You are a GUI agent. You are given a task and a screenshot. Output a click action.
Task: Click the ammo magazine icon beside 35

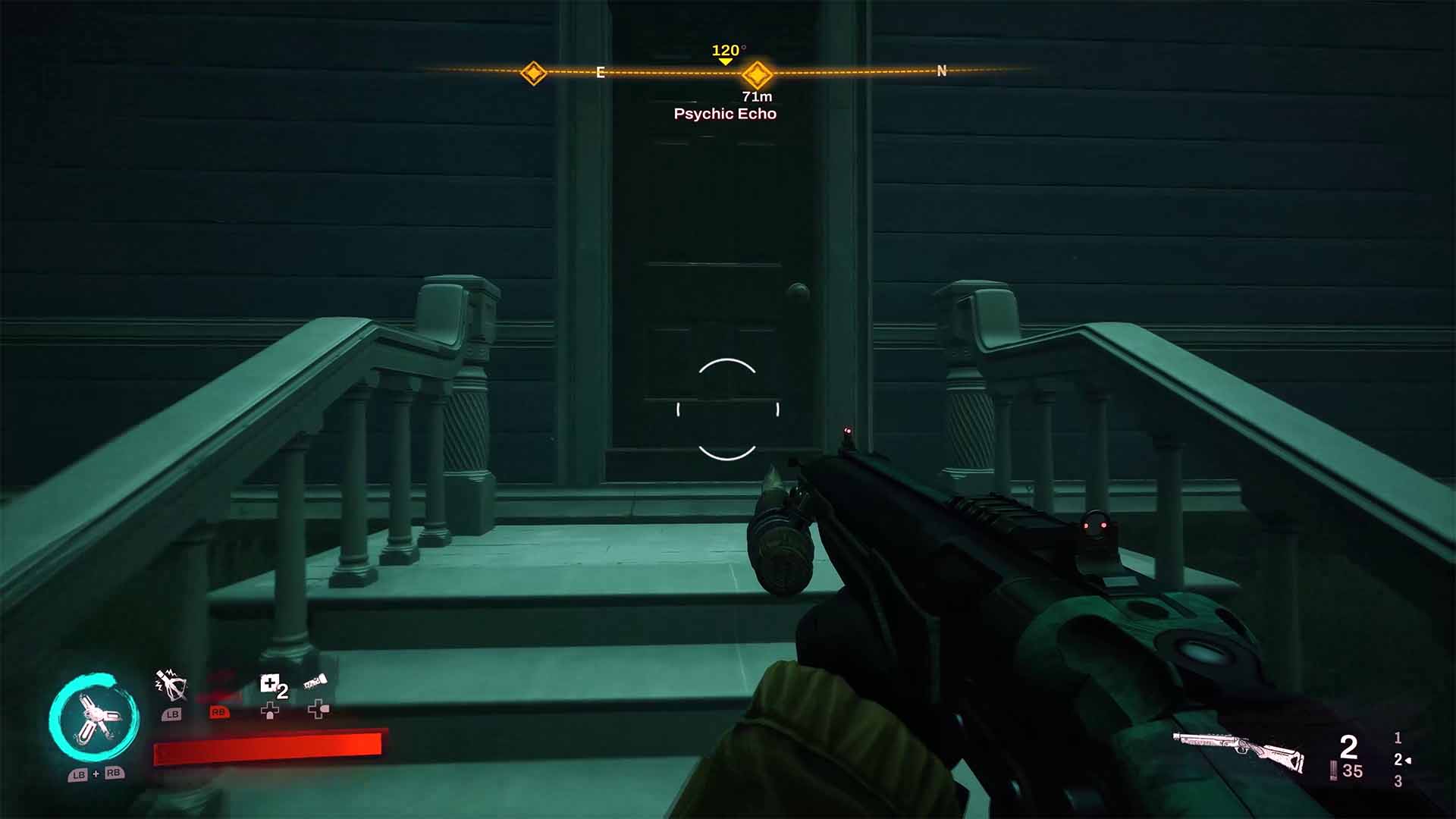coord(1333,770)
